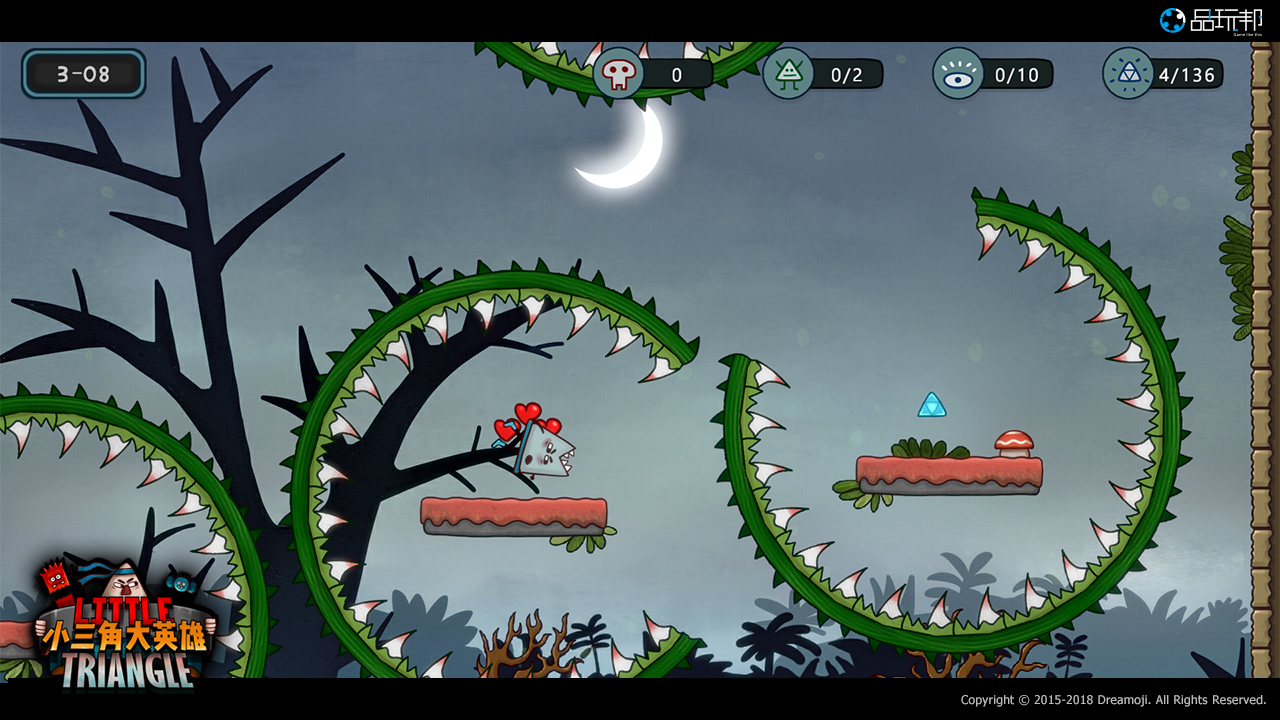Viewport: 1280px width, 720px height.
Task: Select the blue triangle gem counter icon
Action: (x=1128, y=74)
